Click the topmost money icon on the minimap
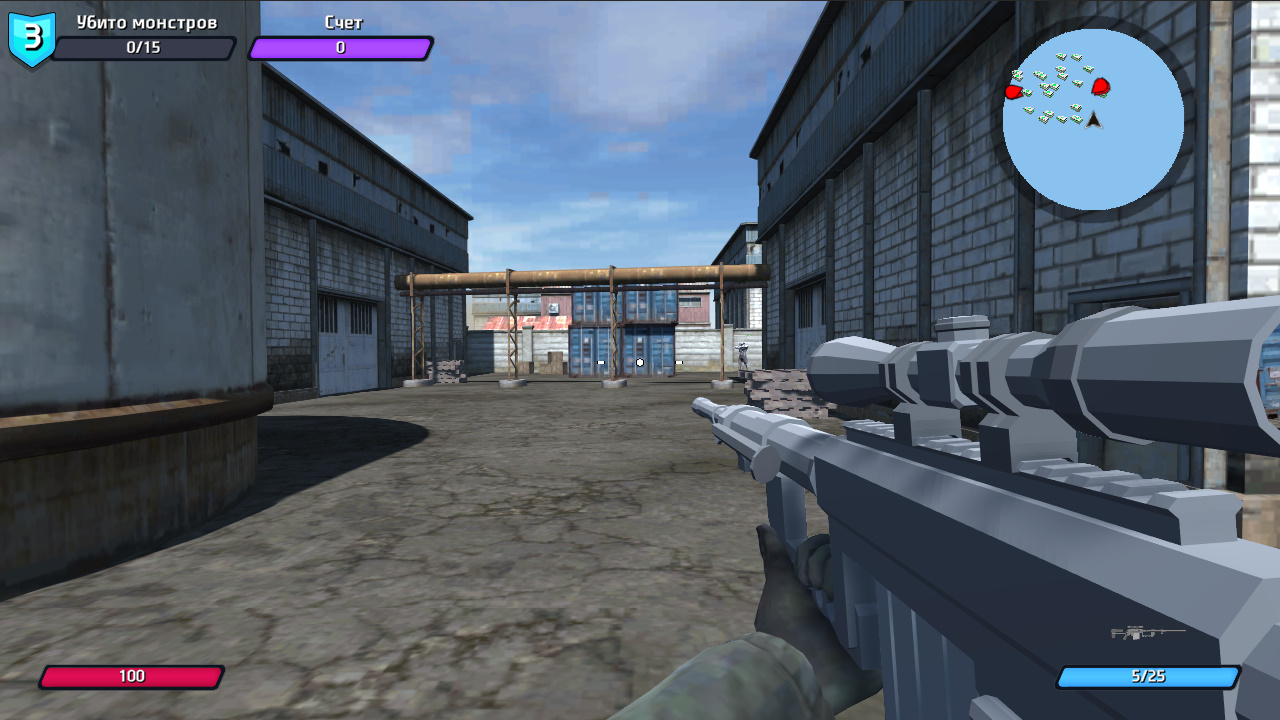 (1062, 55)
